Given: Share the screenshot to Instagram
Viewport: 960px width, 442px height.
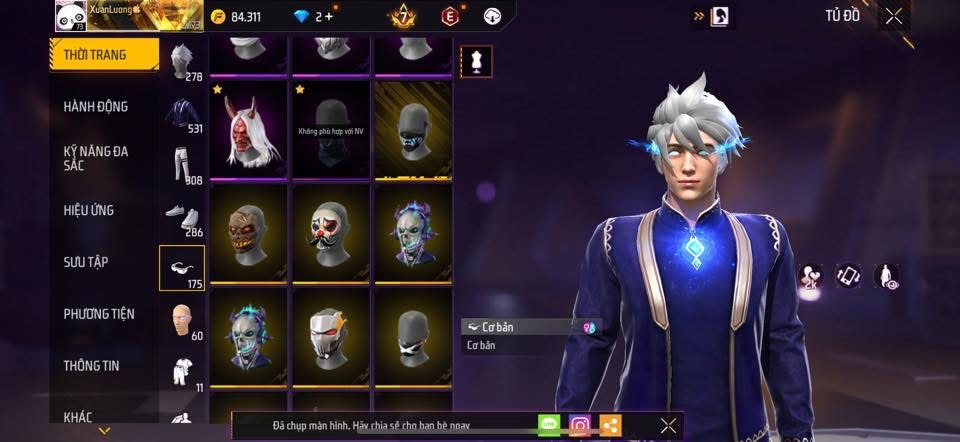Looking at the screenshot, I should click(580, 425).
